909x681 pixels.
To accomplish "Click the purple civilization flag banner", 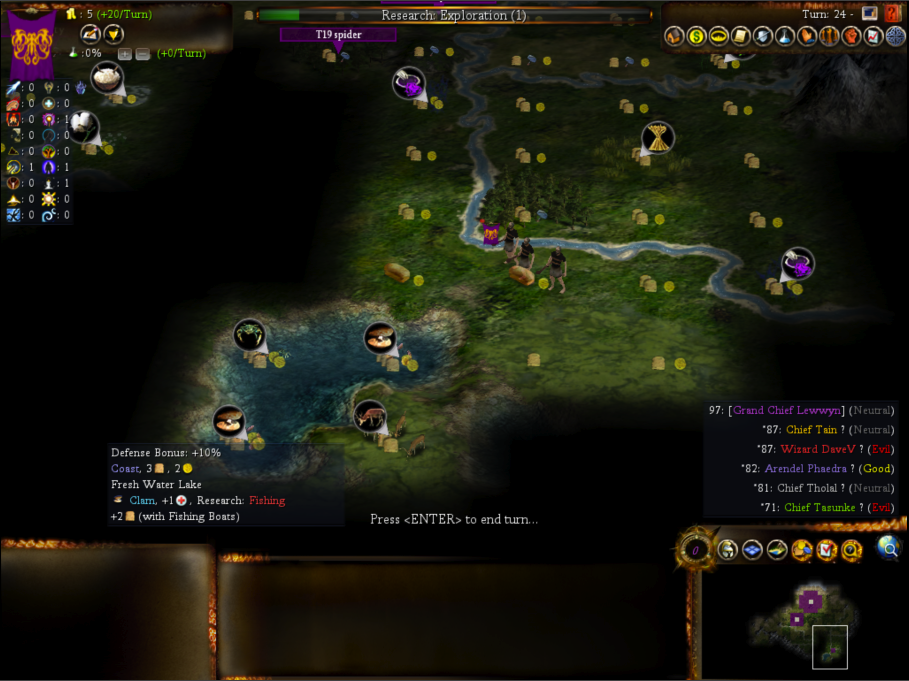I will click(x=32, y=45).
